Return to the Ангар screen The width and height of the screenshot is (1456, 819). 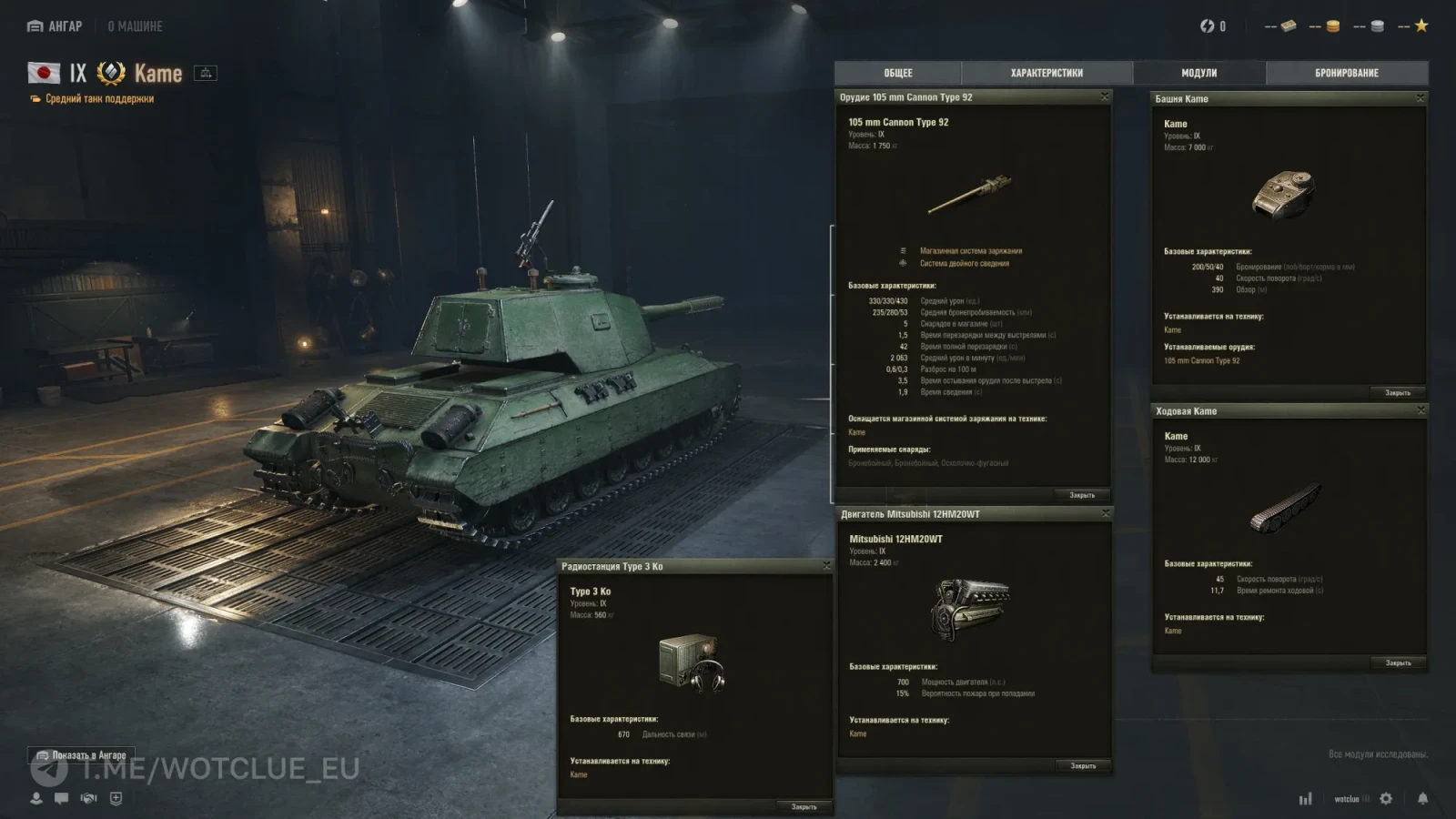coord(56,26)
